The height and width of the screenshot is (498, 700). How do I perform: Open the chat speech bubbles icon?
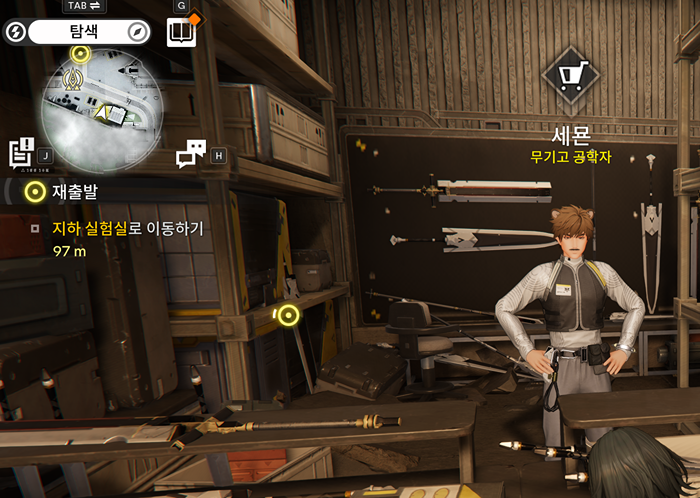point(190,154)
